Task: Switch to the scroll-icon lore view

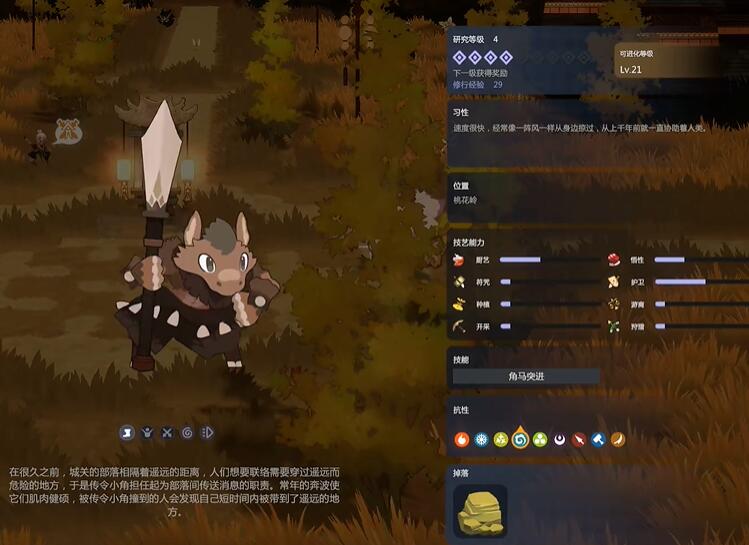Action: (x=127, y=433)
